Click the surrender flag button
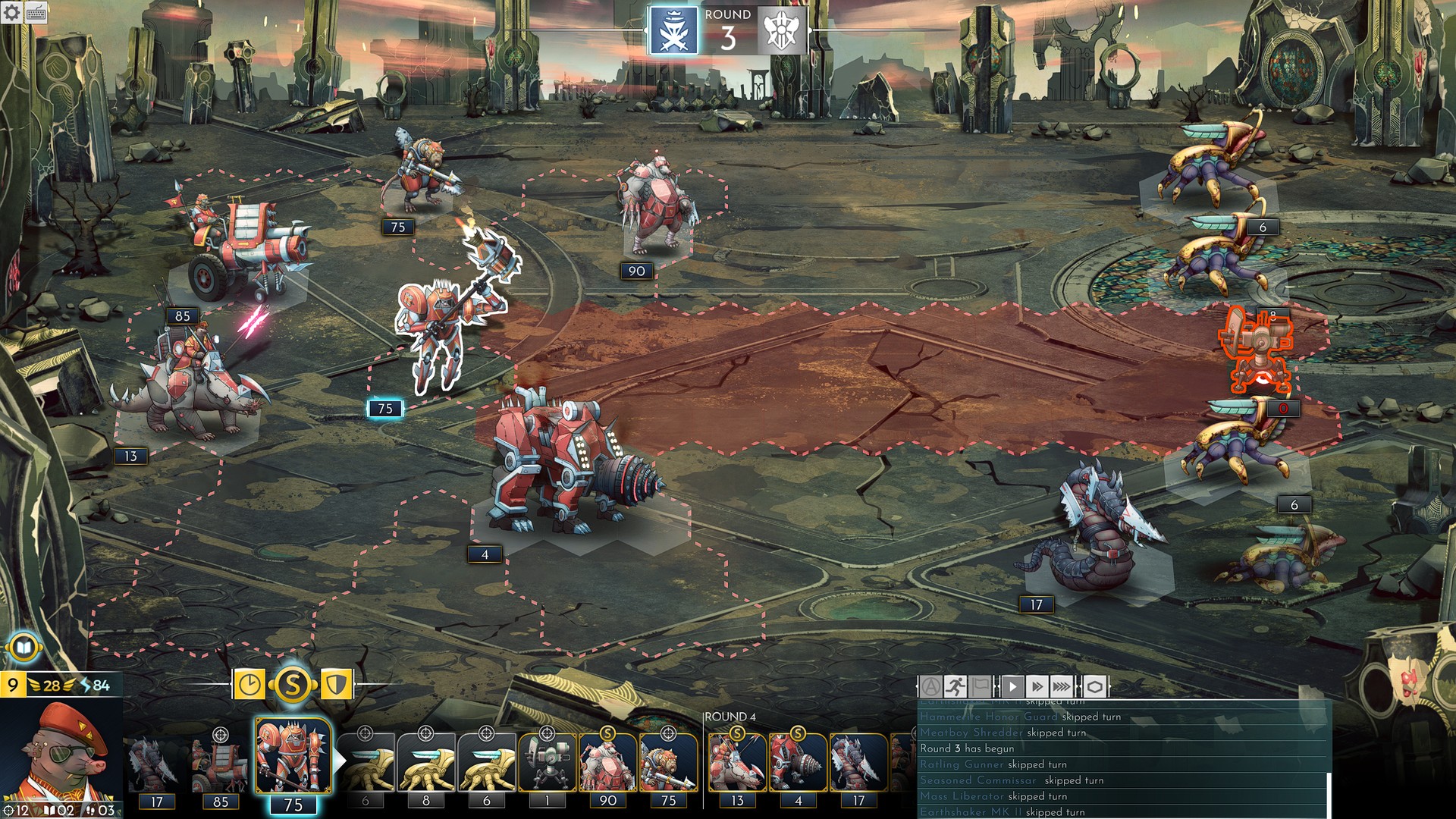The width and height of the screenshot is (1456, 819). click(x=981, y=687)
